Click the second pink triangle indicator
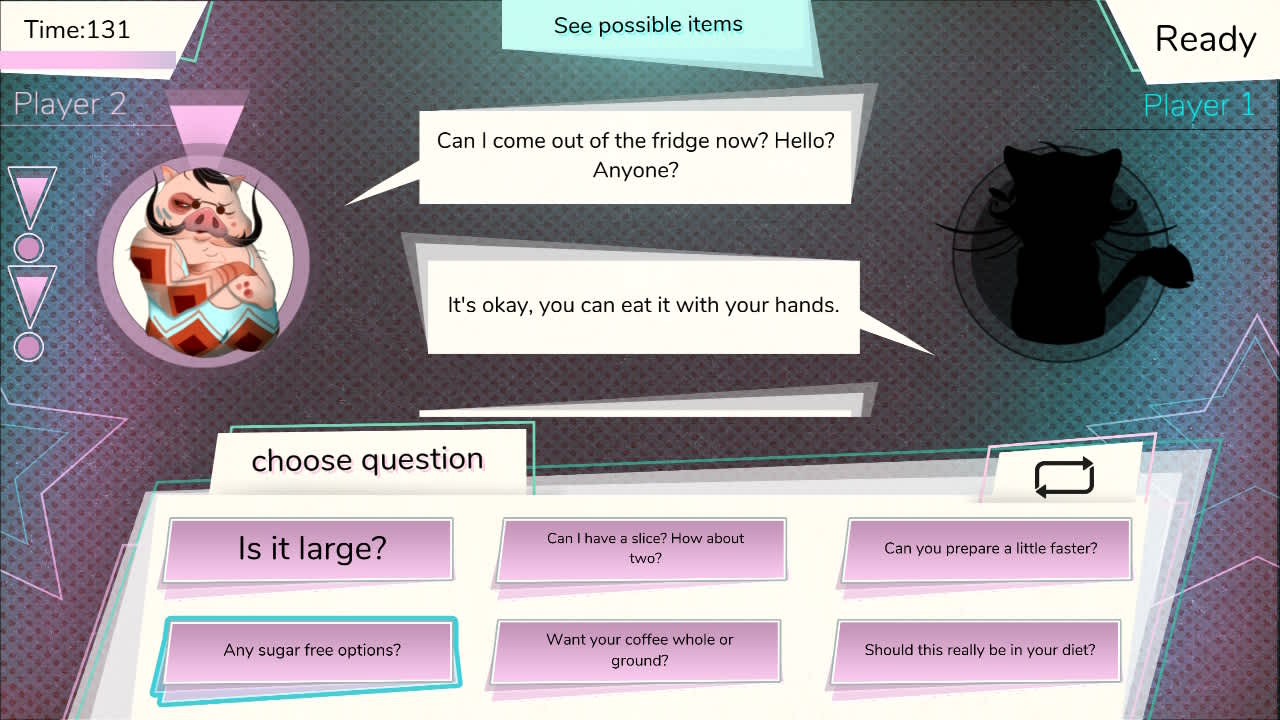 [28, 292]
